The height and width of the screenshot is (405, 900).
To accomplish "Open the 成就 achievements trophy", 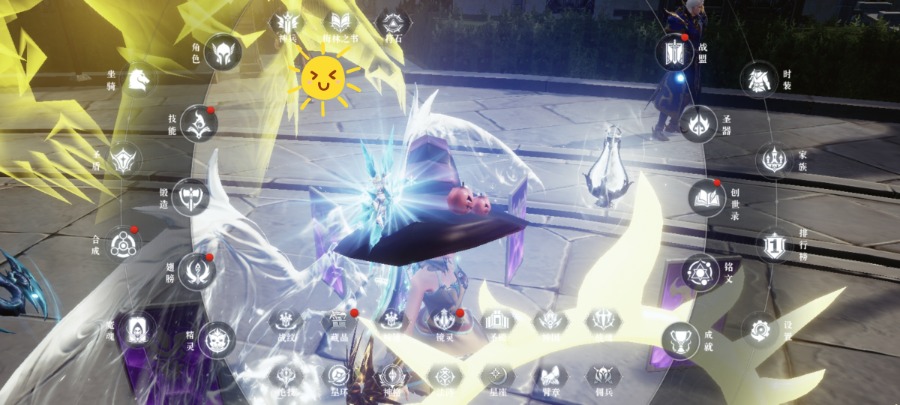I will coord(681,339).
